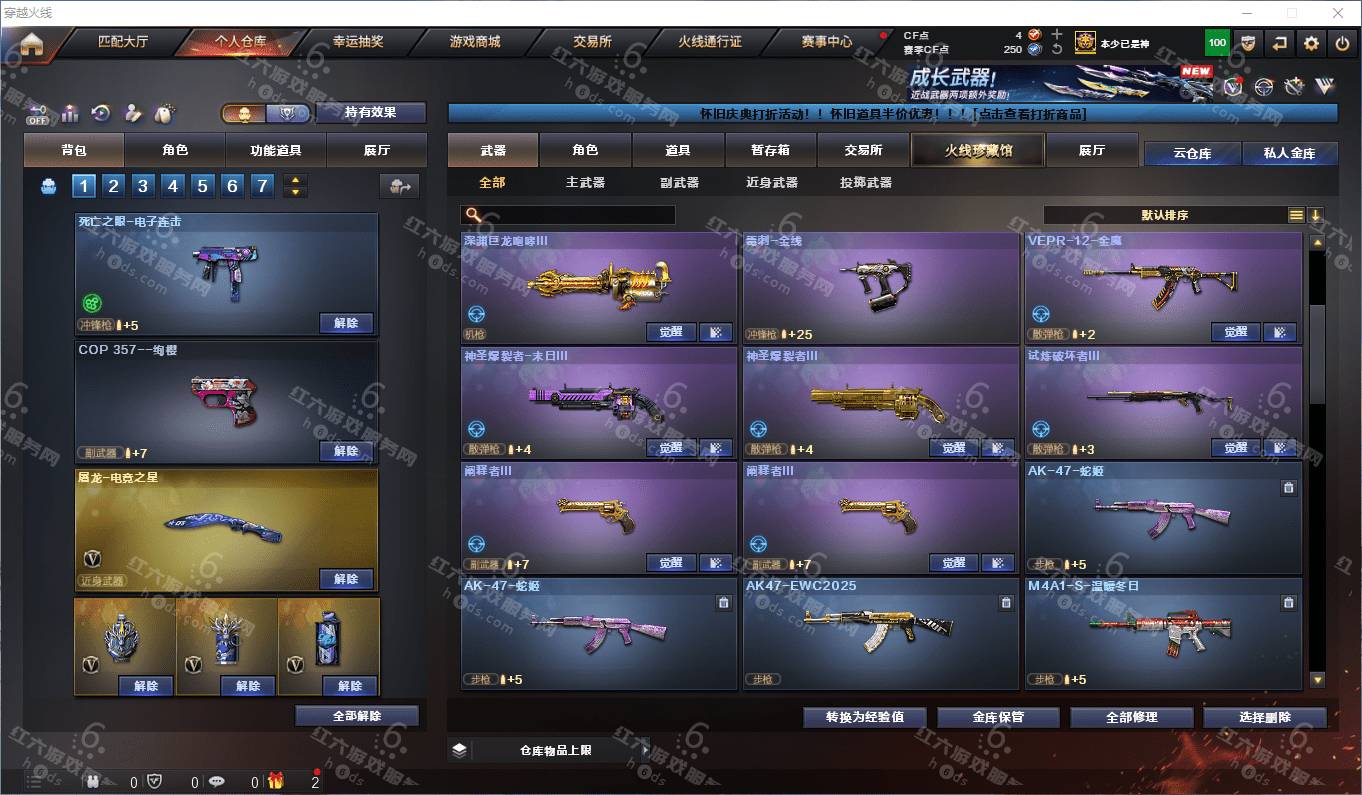The image size is (1362, 795).
Task: Open the 火线珍藏馆 tab
Action: pyautogui.click(x=978, y=150)
